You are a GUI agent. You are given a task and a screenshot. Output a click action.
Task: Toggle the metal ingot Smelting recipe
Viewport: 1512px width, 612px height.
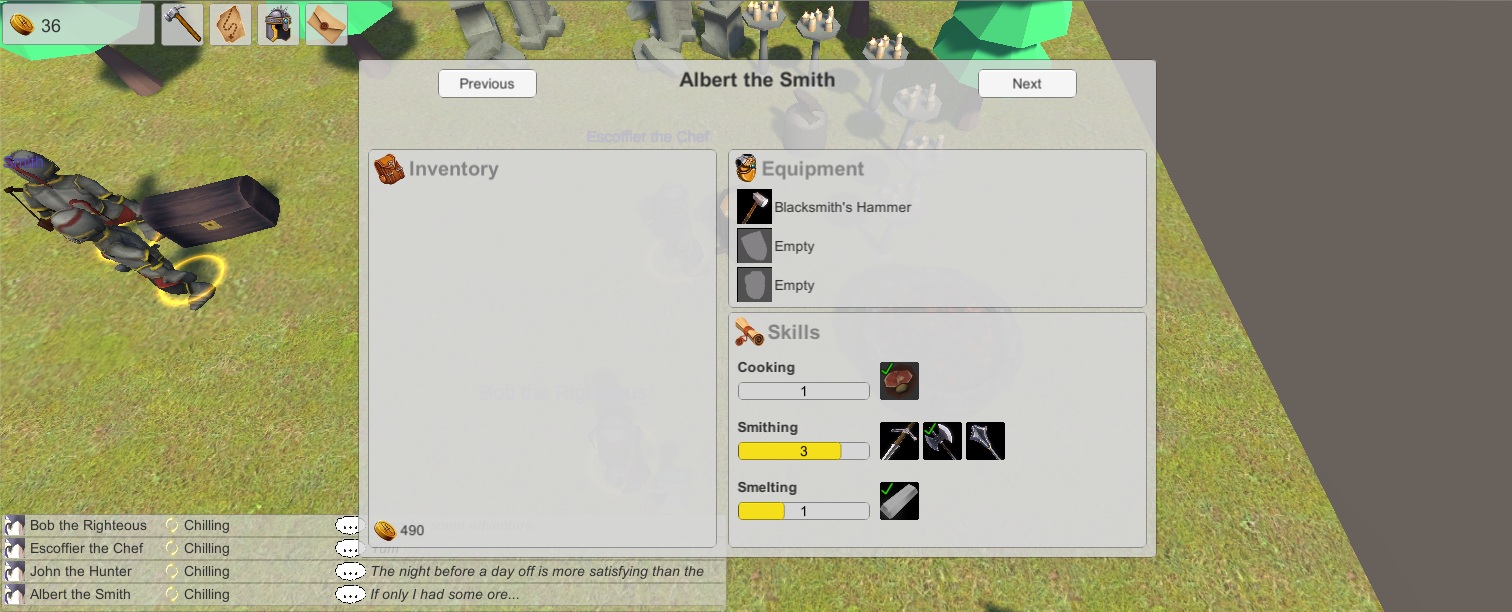899,501
